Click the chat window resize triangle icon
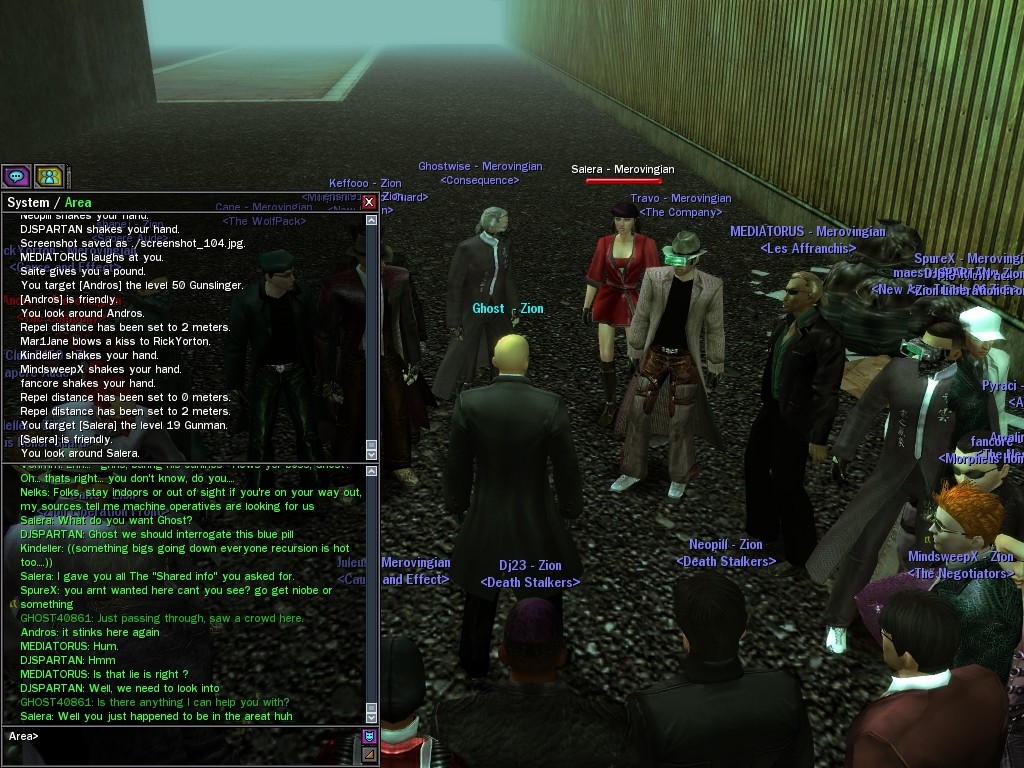 pos(369,754)
